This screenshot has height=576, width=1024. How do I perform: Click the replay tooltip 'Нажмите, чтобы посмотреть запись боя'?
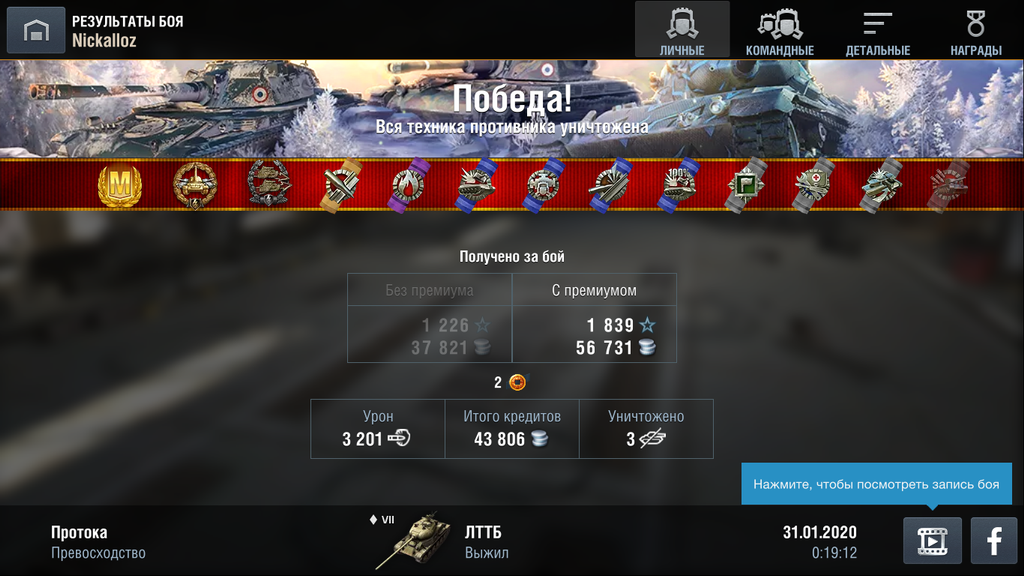[x=876, y=484]
